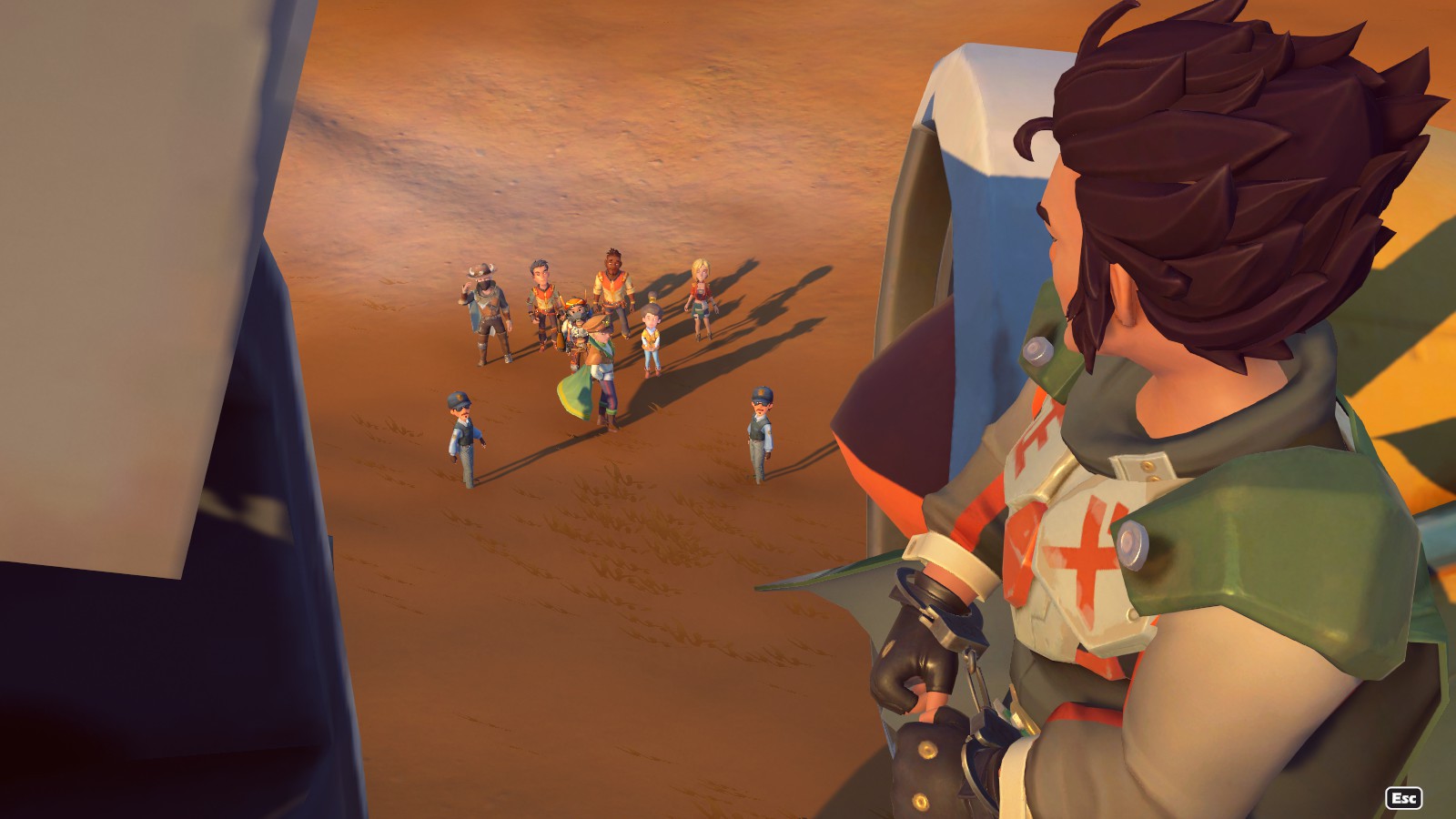
Task: Select the tall man in the orange jacket
Action: tap(611, 288)
